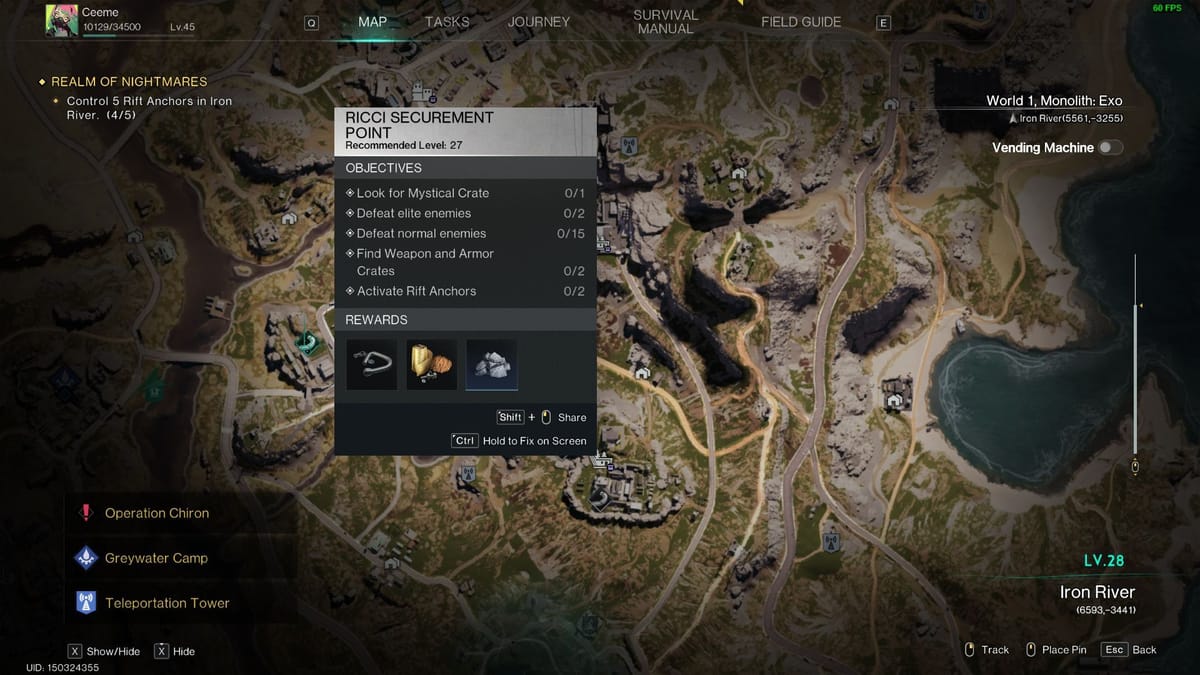Viewport: 1200px width, 675px height.
Task: Click the Realm of Nightmares quest tracker
Action: (x=129, y=82)
